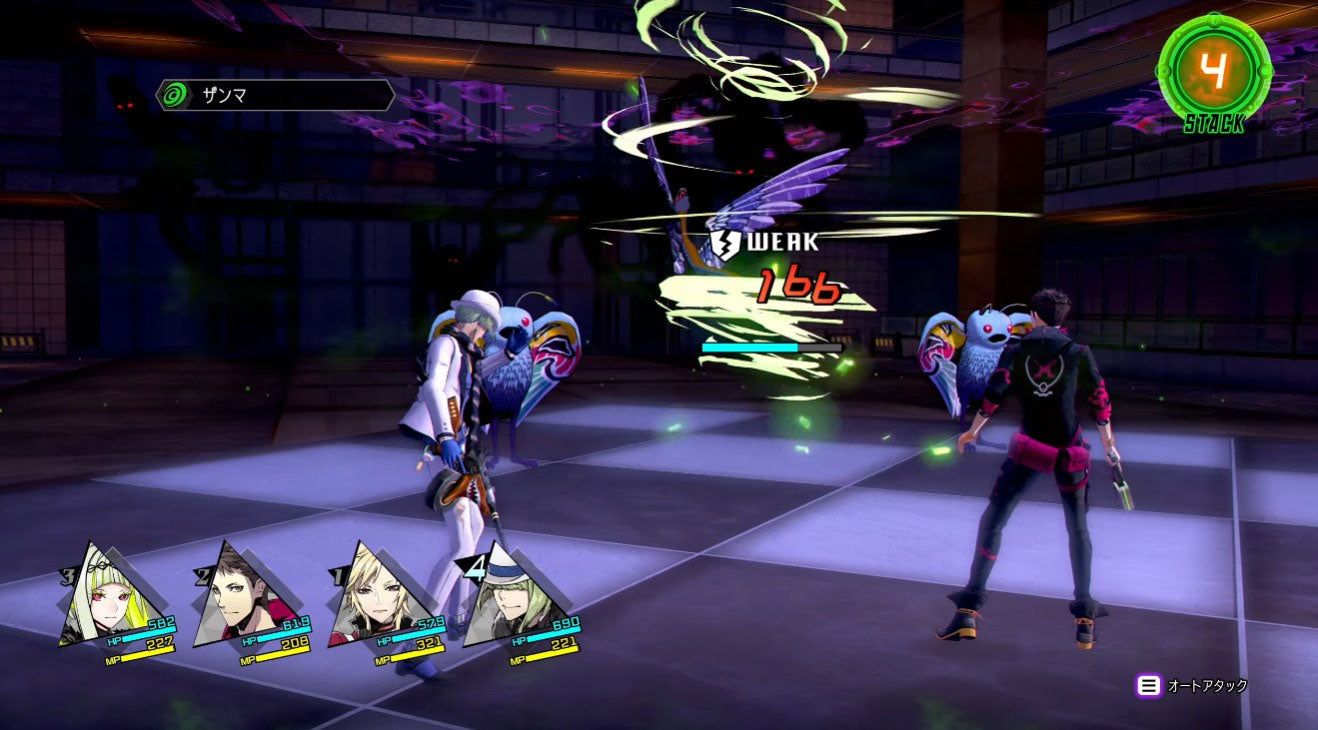1318x730 pixels.
Task: Click the lightning bolt icon on WEAK indicator
Action: pyautogui.click(x=723, y=240)
